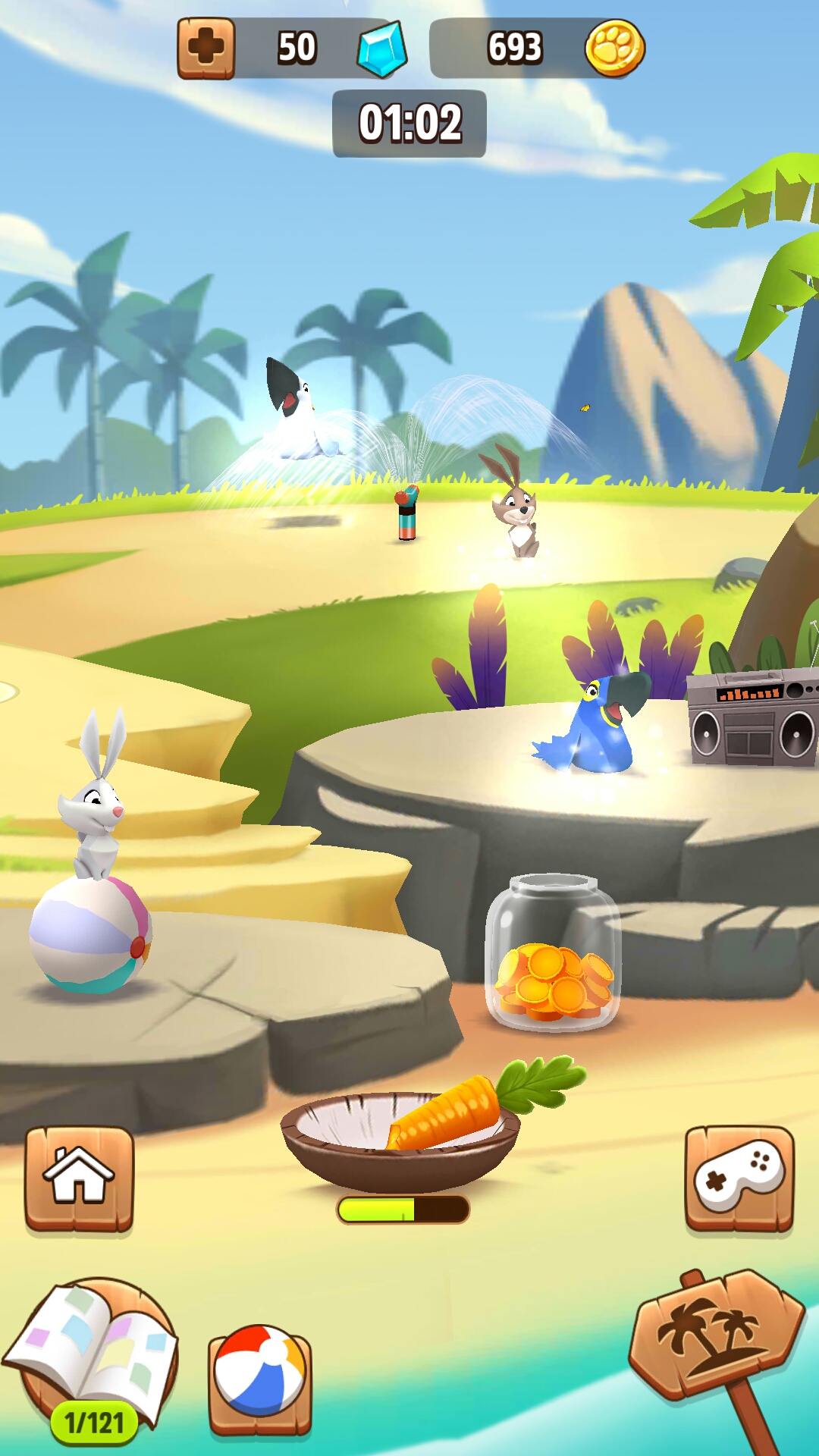Go to the home screen
Image resolution: width=819 pixels, height=1456 pixels.
tap(79, 1178)
